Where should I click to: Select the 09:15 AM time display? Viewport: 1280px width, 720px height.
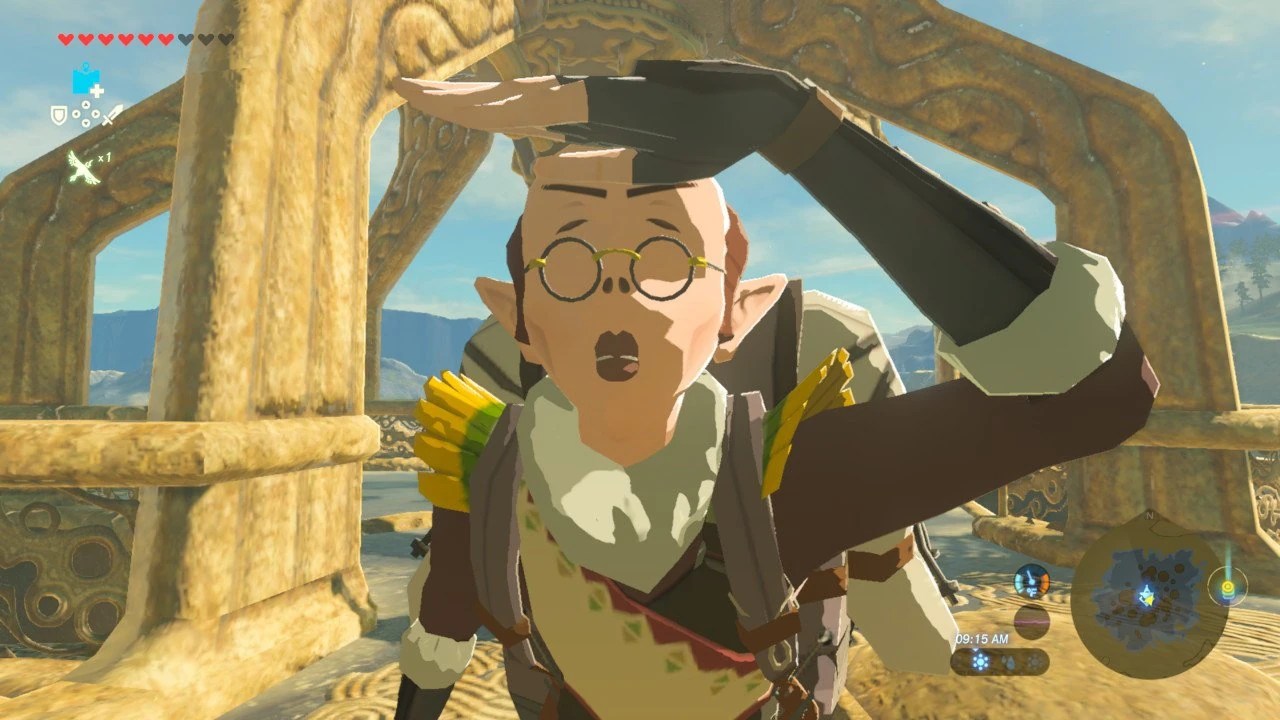click(x=982, y=639)
